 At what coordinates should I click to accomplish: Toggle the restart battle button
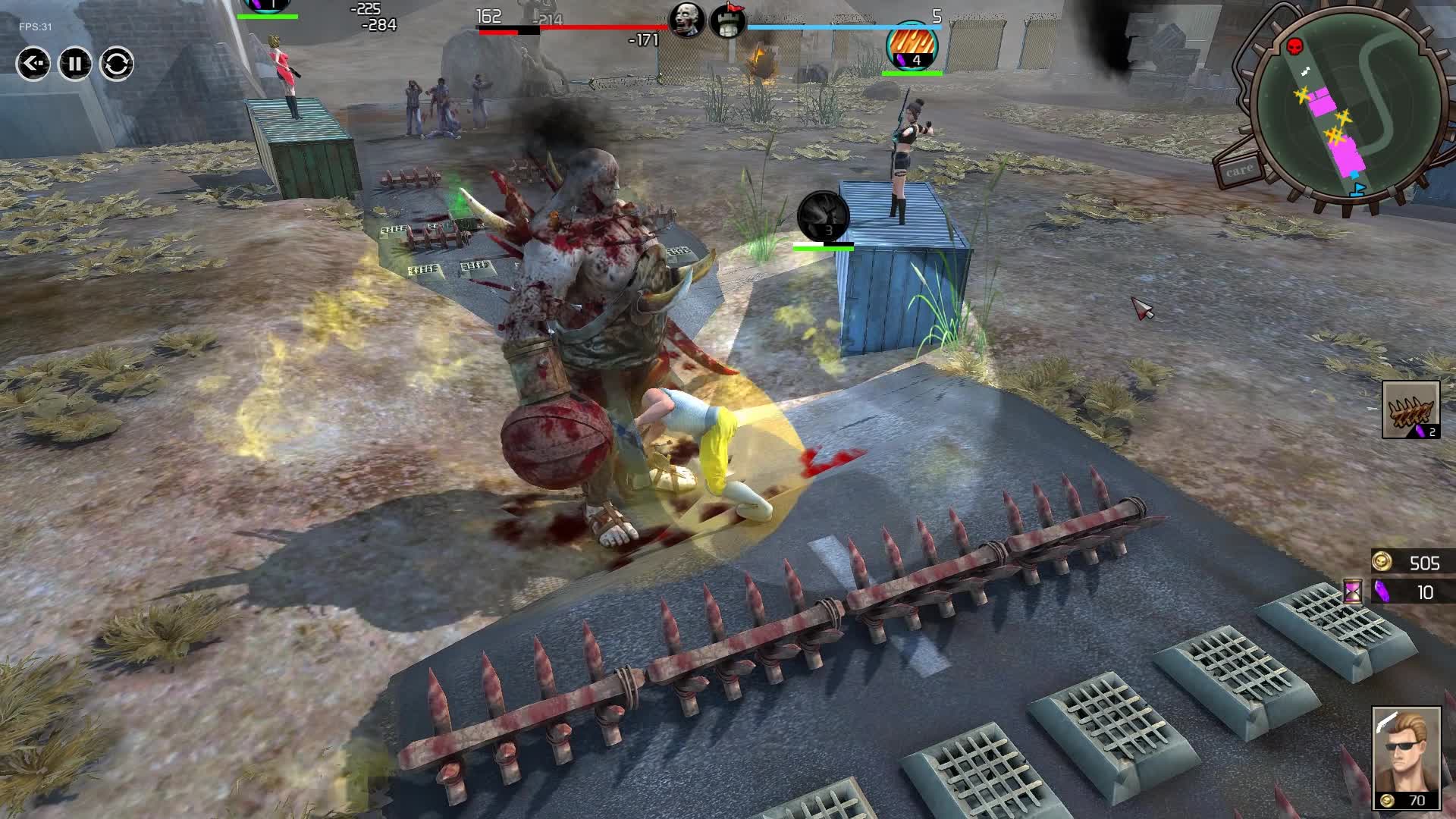[x=118, y=63]
